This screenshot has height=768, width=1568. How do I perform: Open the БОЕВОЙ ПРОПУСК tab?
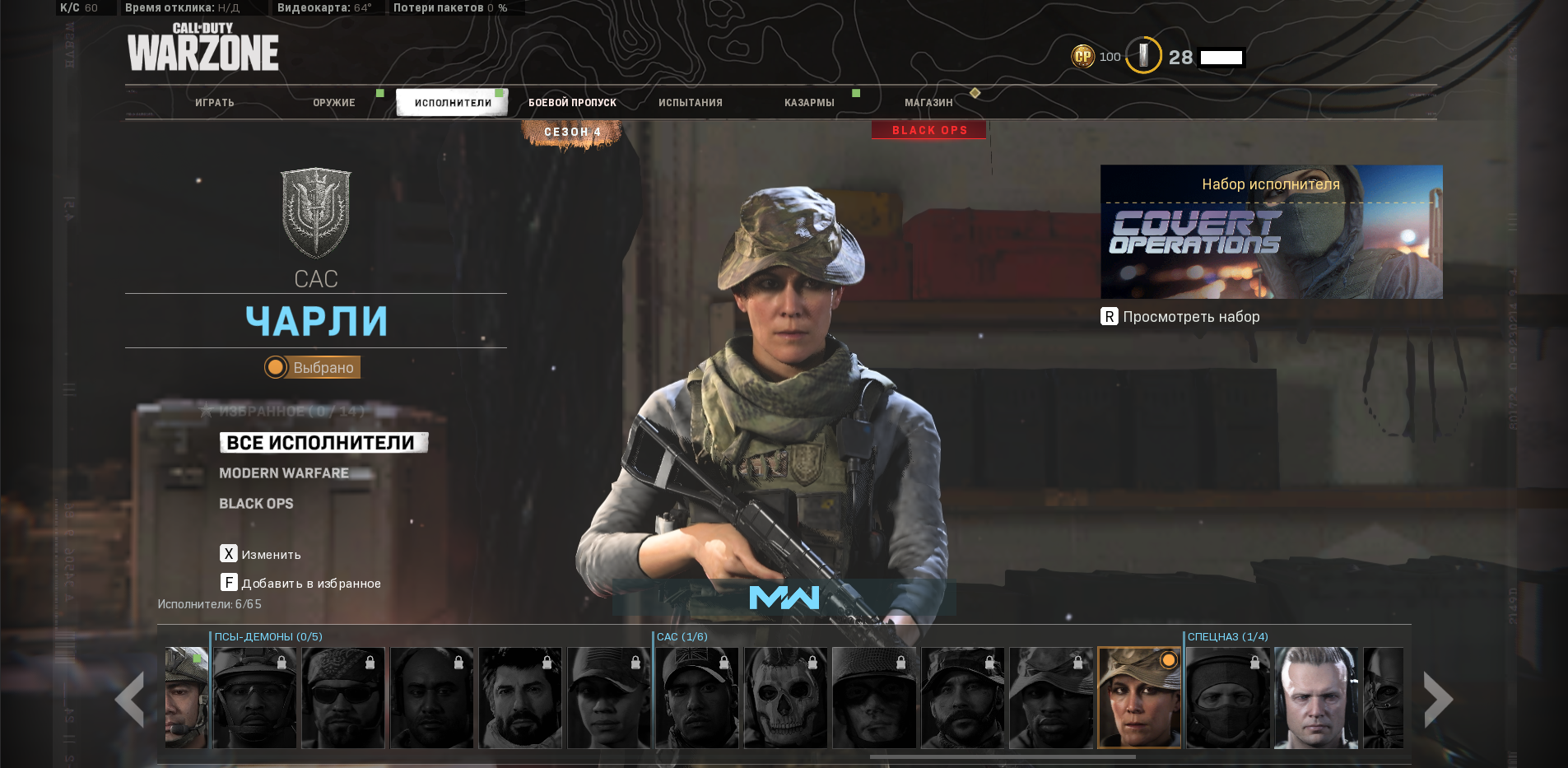(x=572, y=102)
